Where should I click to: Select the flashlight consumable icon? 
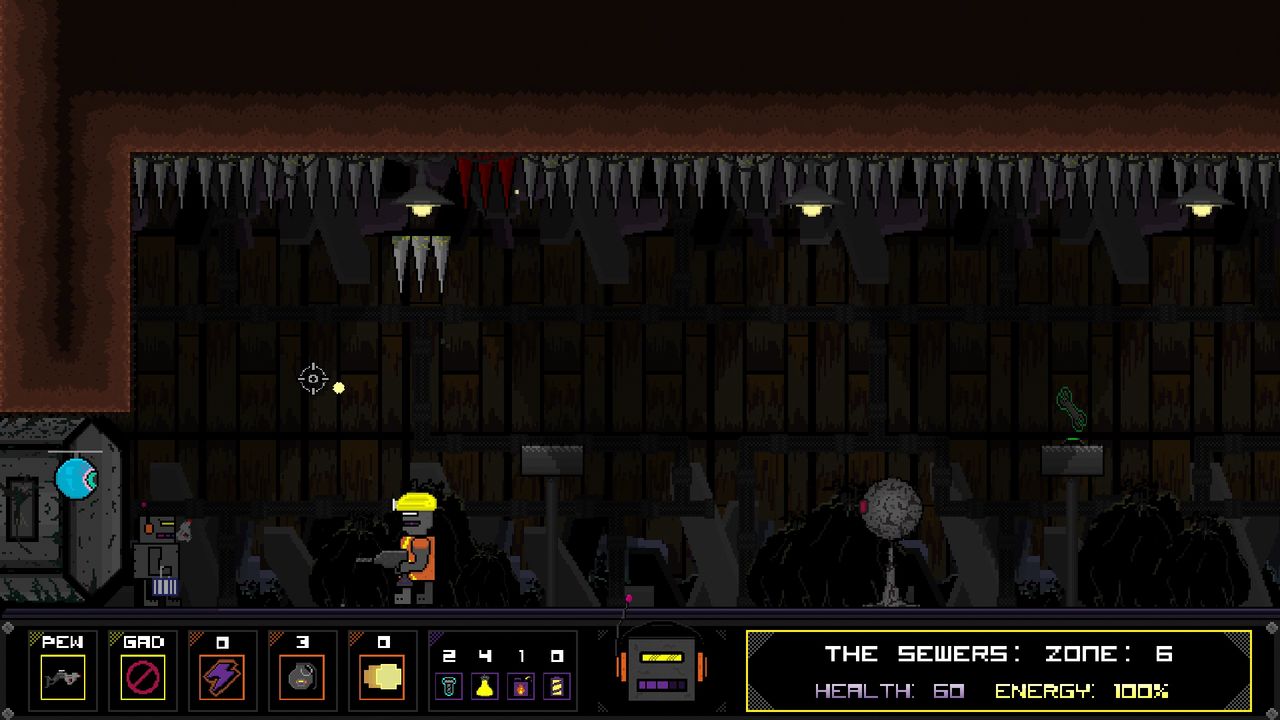pyautogui.click(x=449, y=687)
